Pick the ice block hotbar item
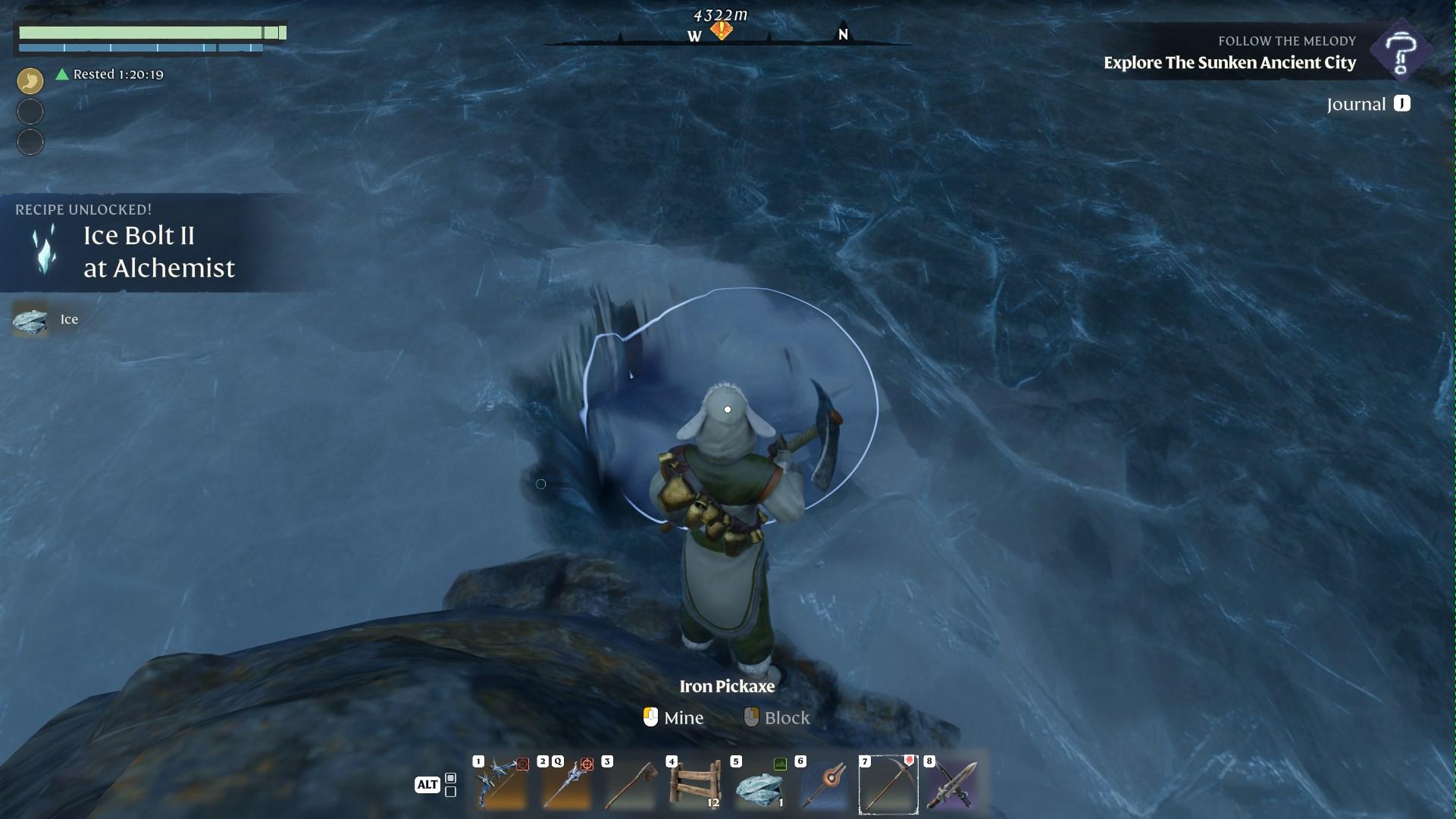The height and width of the screenshot is (819, 1456). pyautogui.click(x=759, y=784)
